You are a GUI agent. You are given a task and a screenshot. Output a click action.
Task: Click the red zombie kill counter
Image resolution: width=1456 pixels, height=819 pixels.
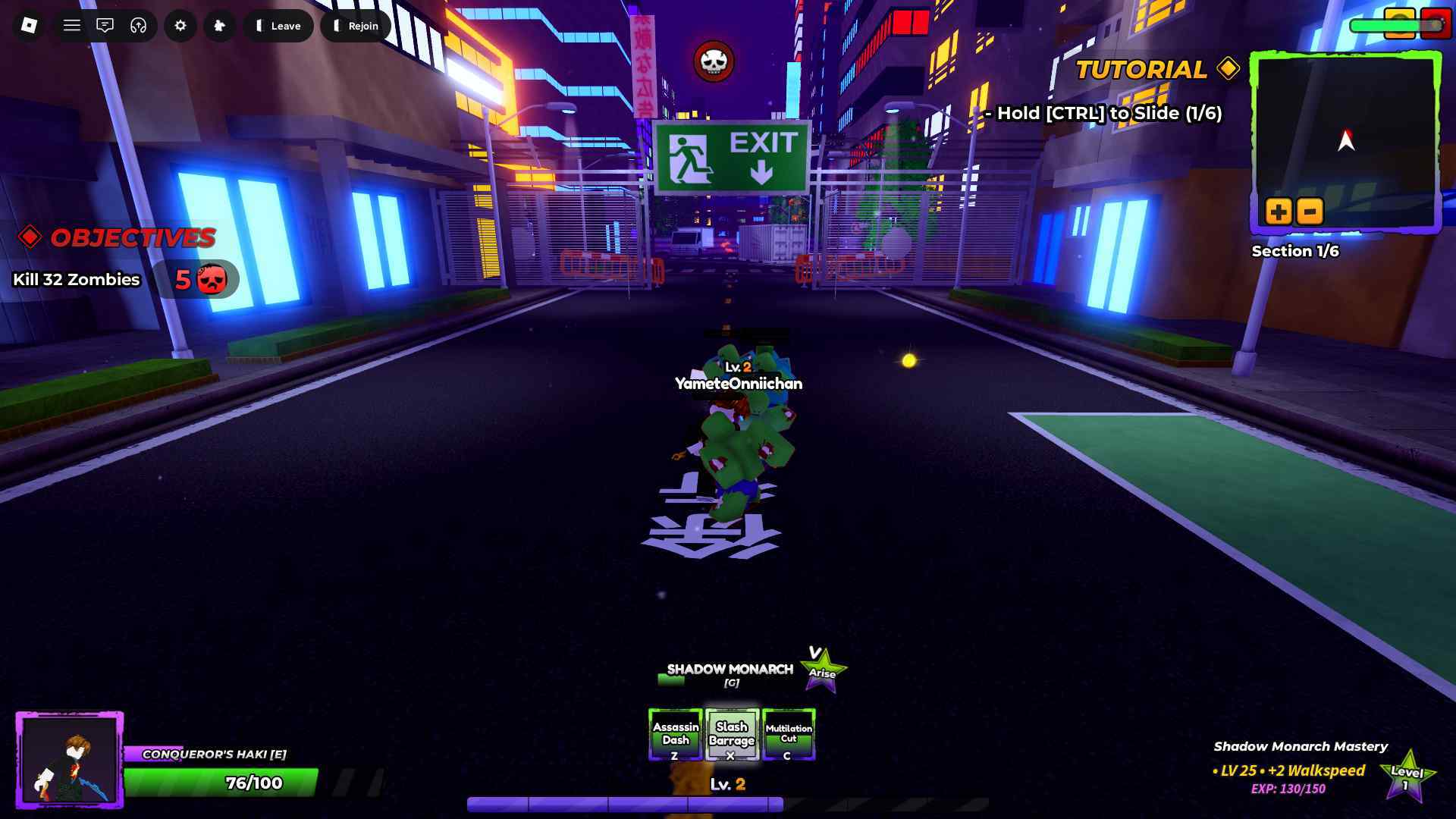196,280
